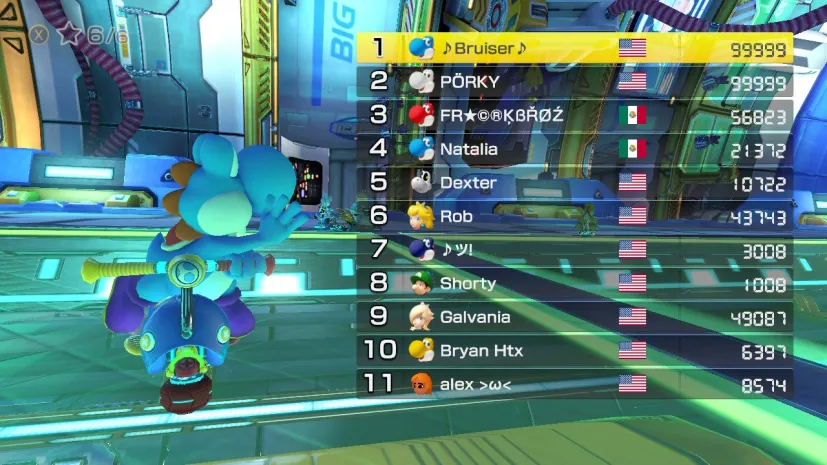This screenshot has height=465, width=827.
Task: Choose alex >ω< in eleventh place
Action: pyautogui.click(x=575, y=384)
